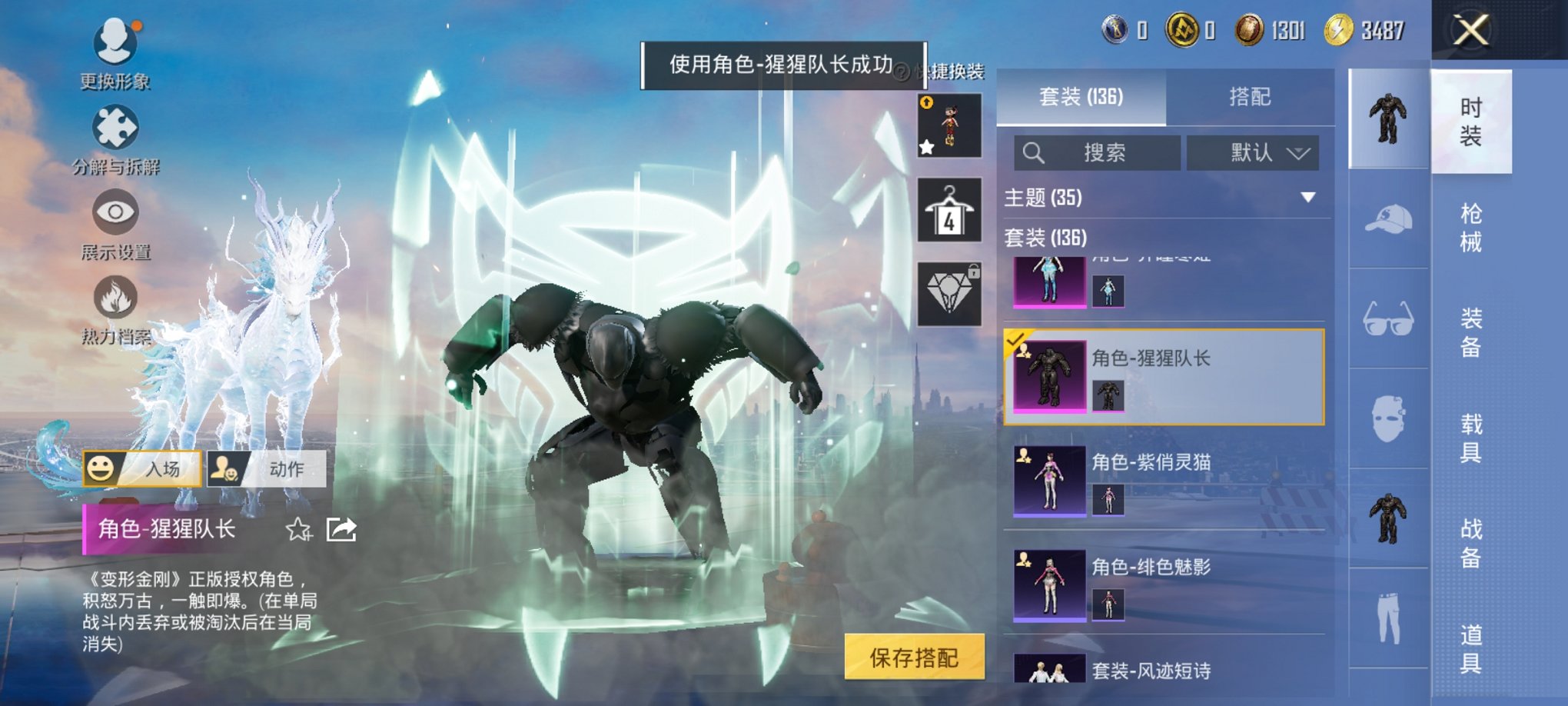Switch to the 枪械 category tab

click(x=1470, y=227)
